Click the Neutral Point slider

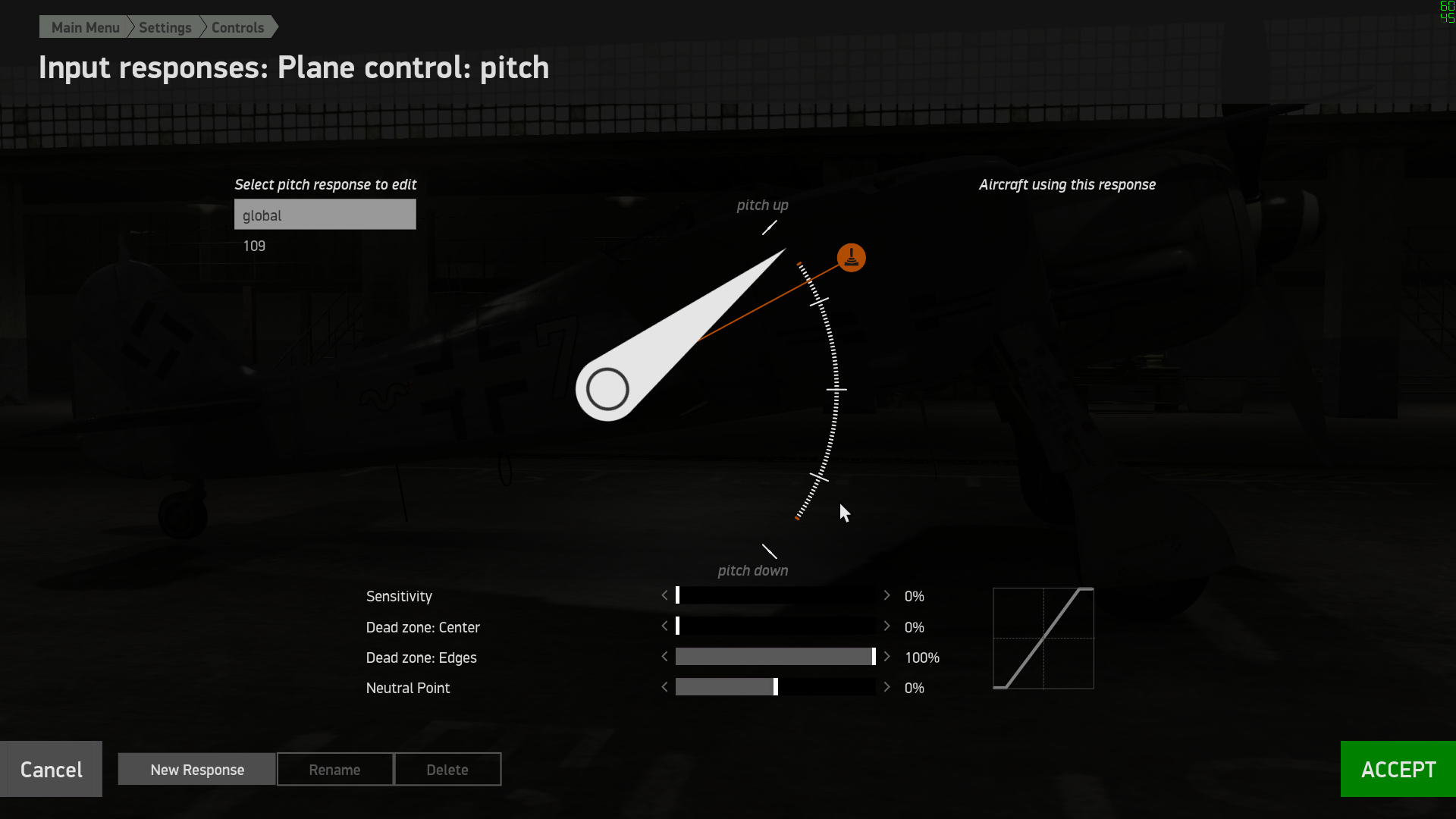(775, 687)
